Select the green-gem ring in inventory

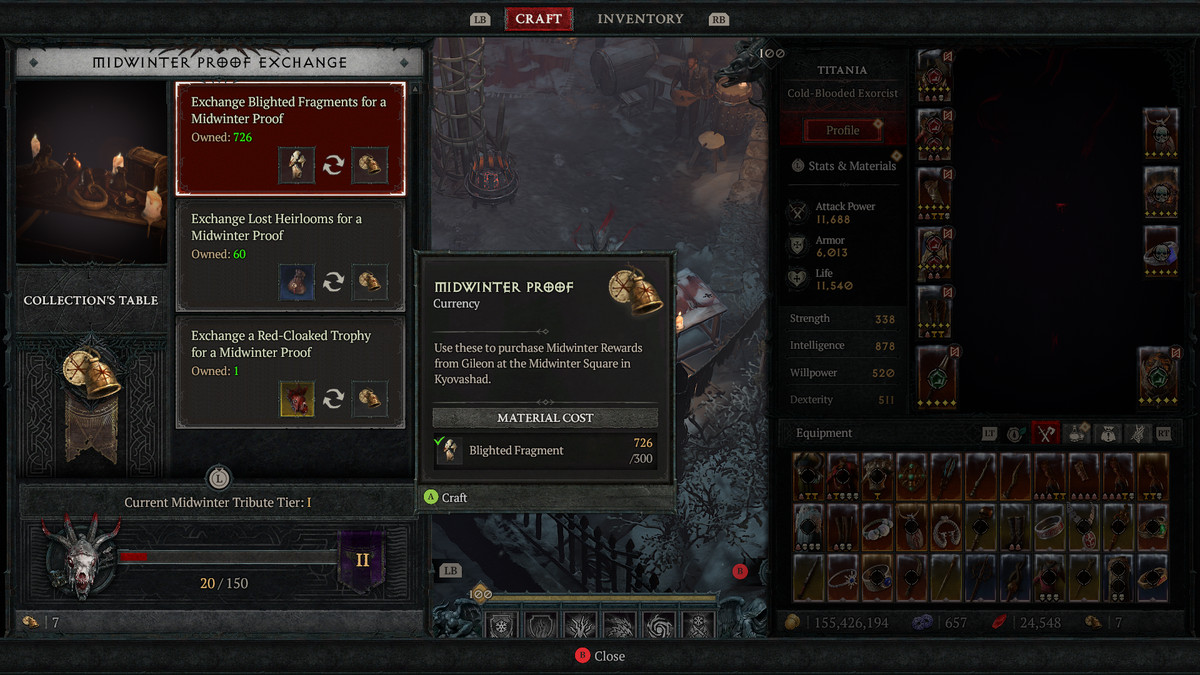pos(1152,527)
